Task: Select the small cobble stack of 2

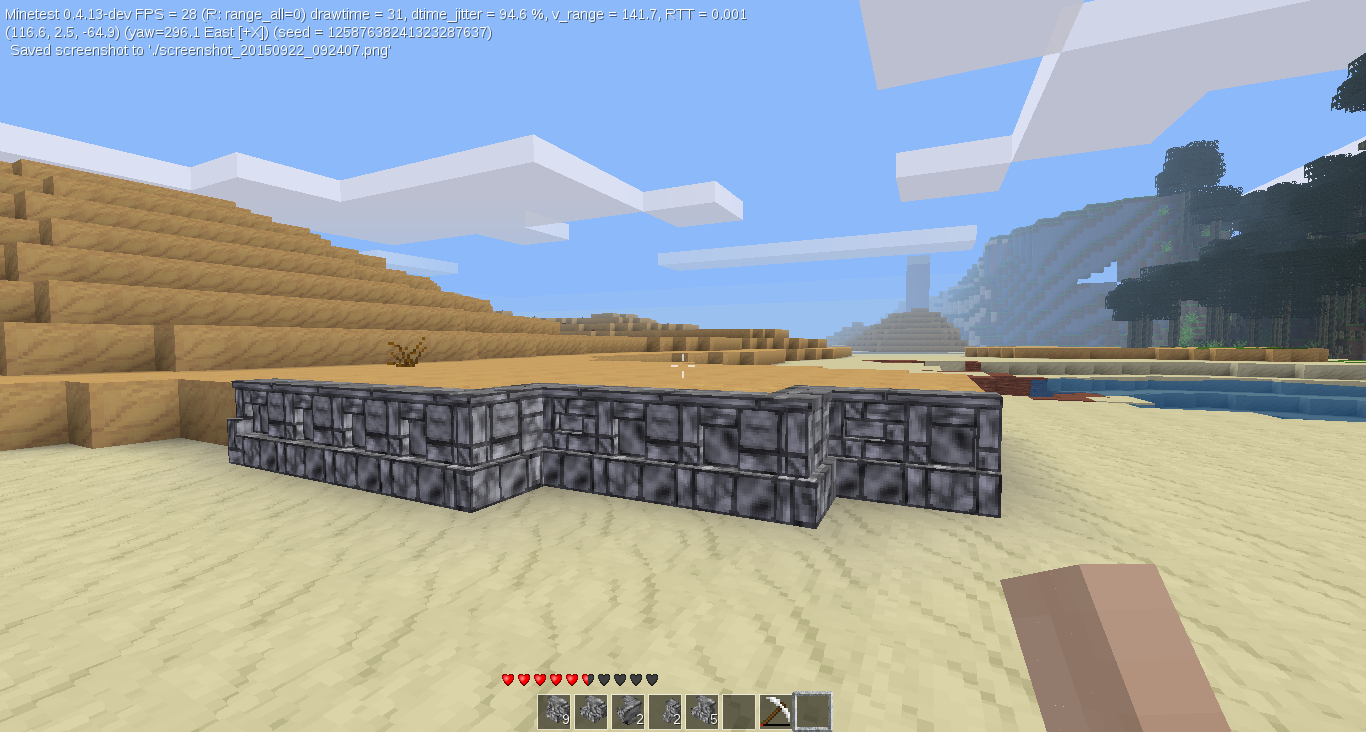Action: [x=665, y=710]
